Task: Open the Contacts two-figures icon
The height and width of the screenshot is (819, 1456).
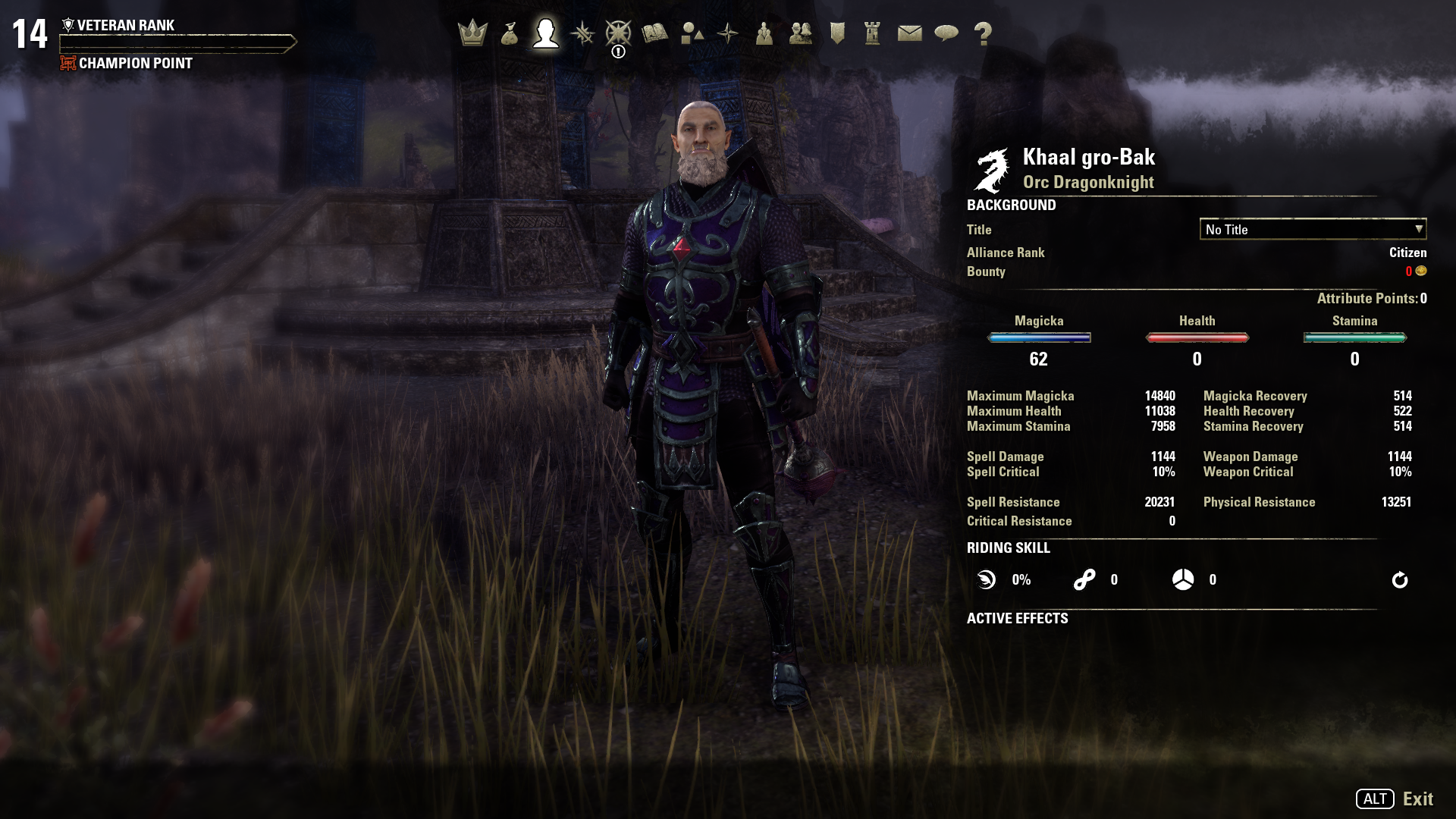Action: (x=801, y=33)
